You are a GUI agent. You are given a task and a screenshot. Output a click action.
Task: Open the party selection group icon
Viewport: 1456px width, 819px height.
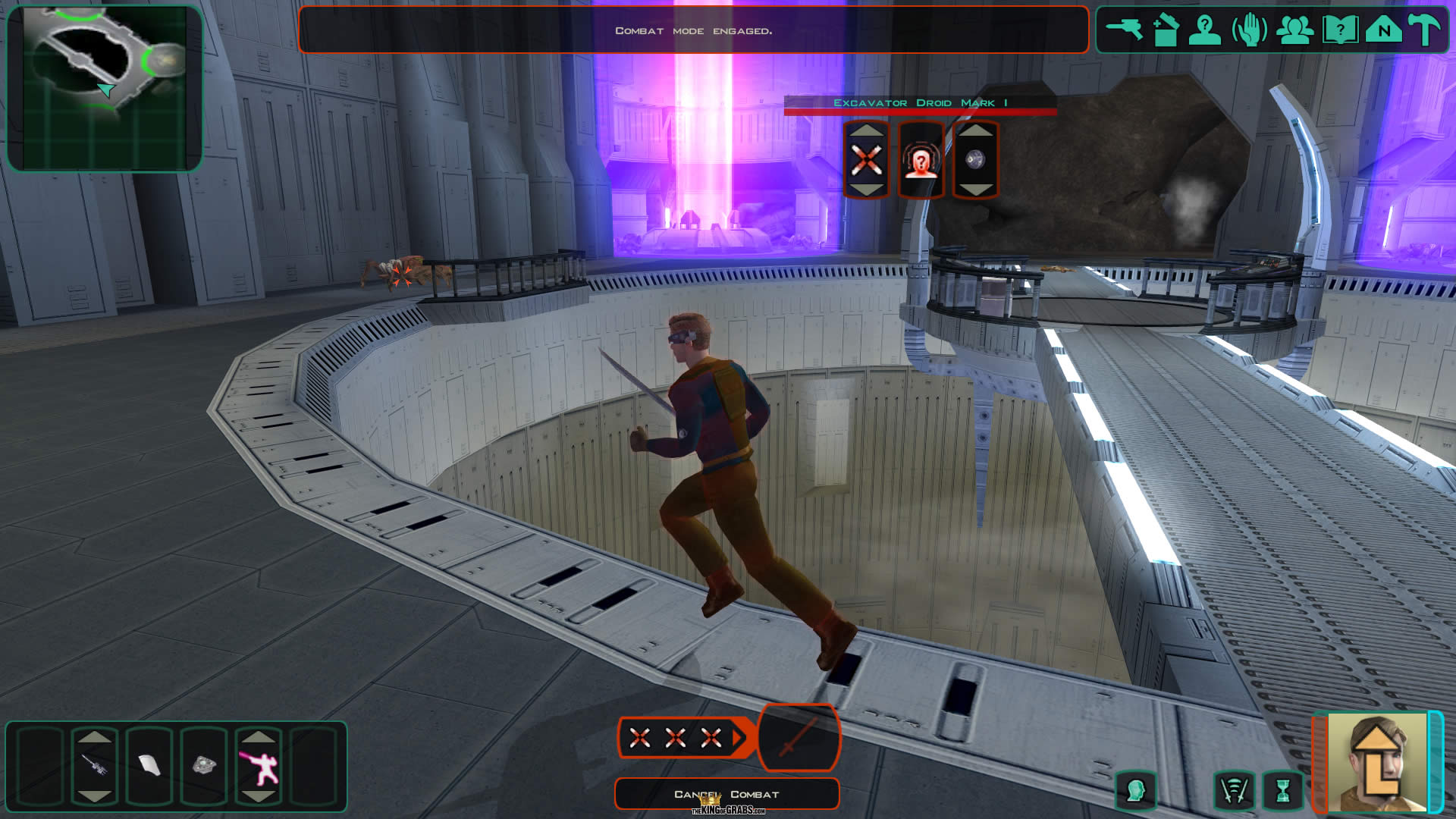pyautogui.click(x=1294, y=30)
